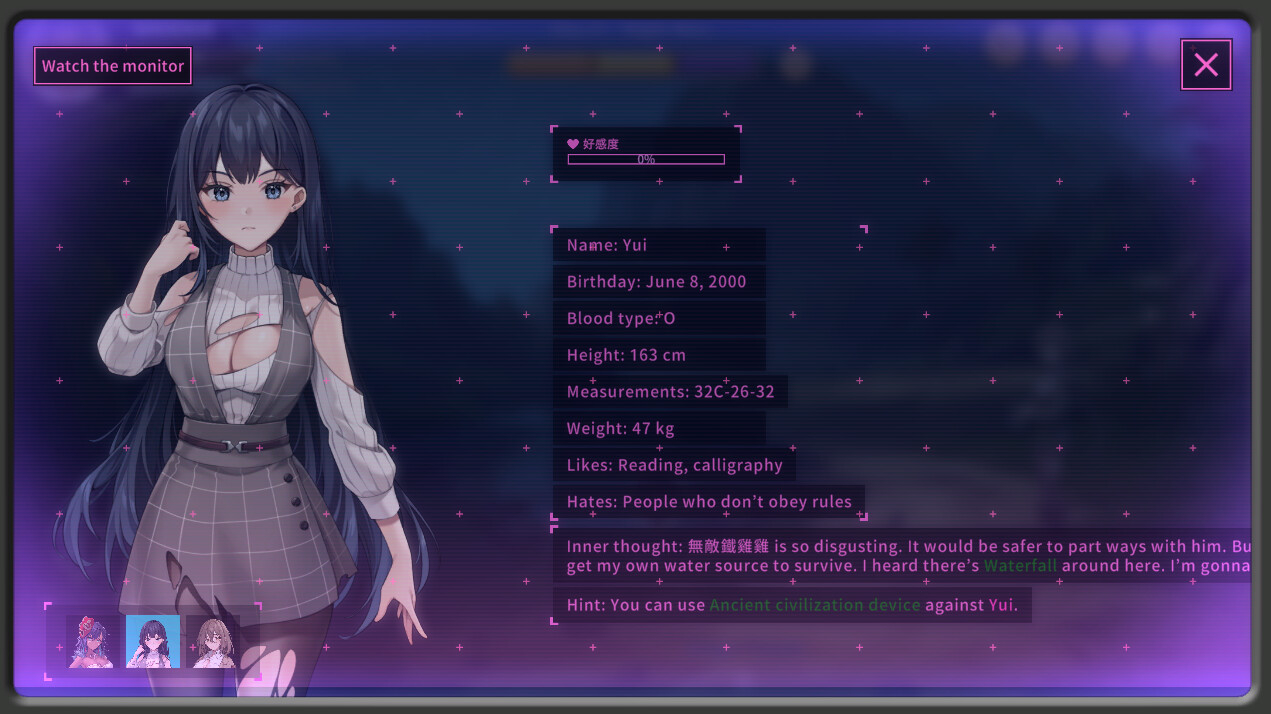The image size is (1271, 714).
Task: Click the Ancient civilization device hint link
Action: point(815,605)
